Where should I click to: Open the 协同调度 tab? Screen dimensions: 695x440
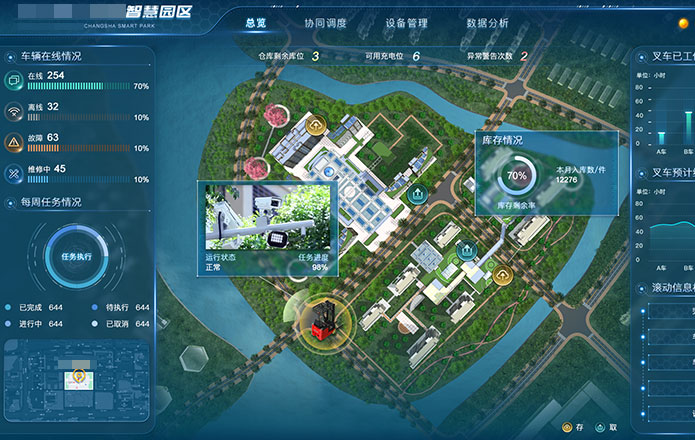tap(325, 22)
